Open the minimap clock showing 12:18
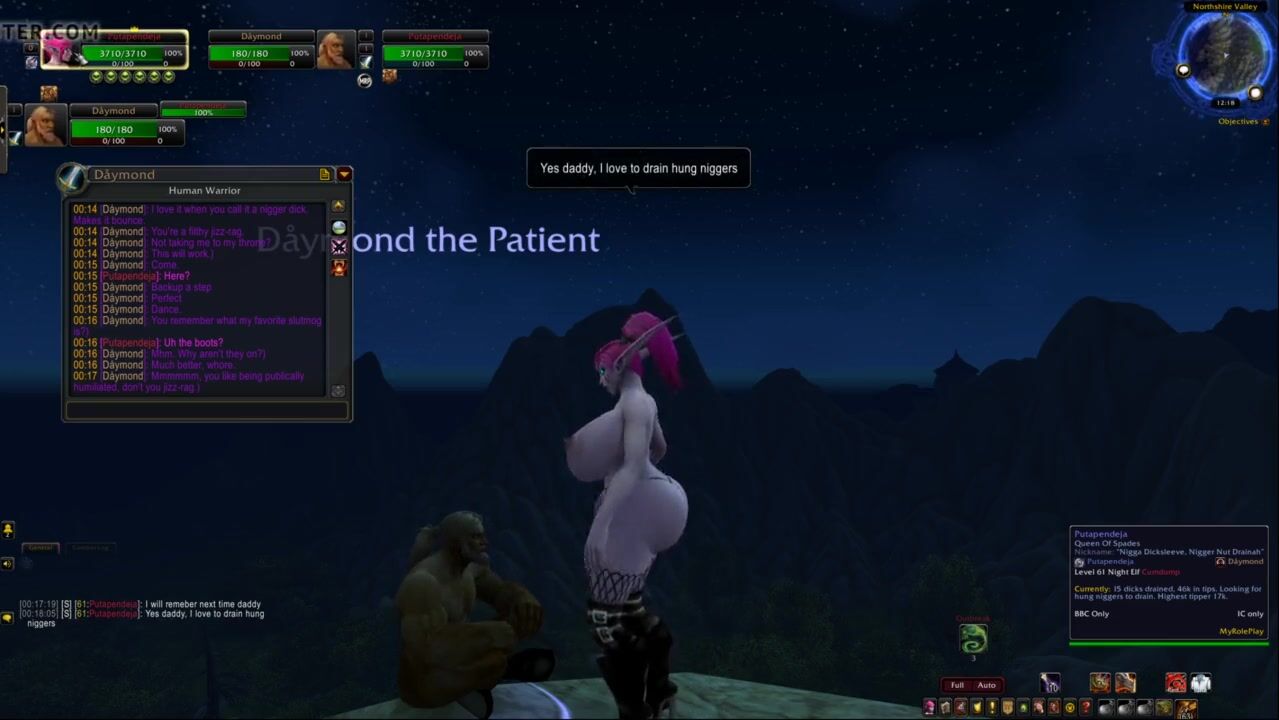This screenshot has width=1279, height=720. click(x=1225, y=103)
